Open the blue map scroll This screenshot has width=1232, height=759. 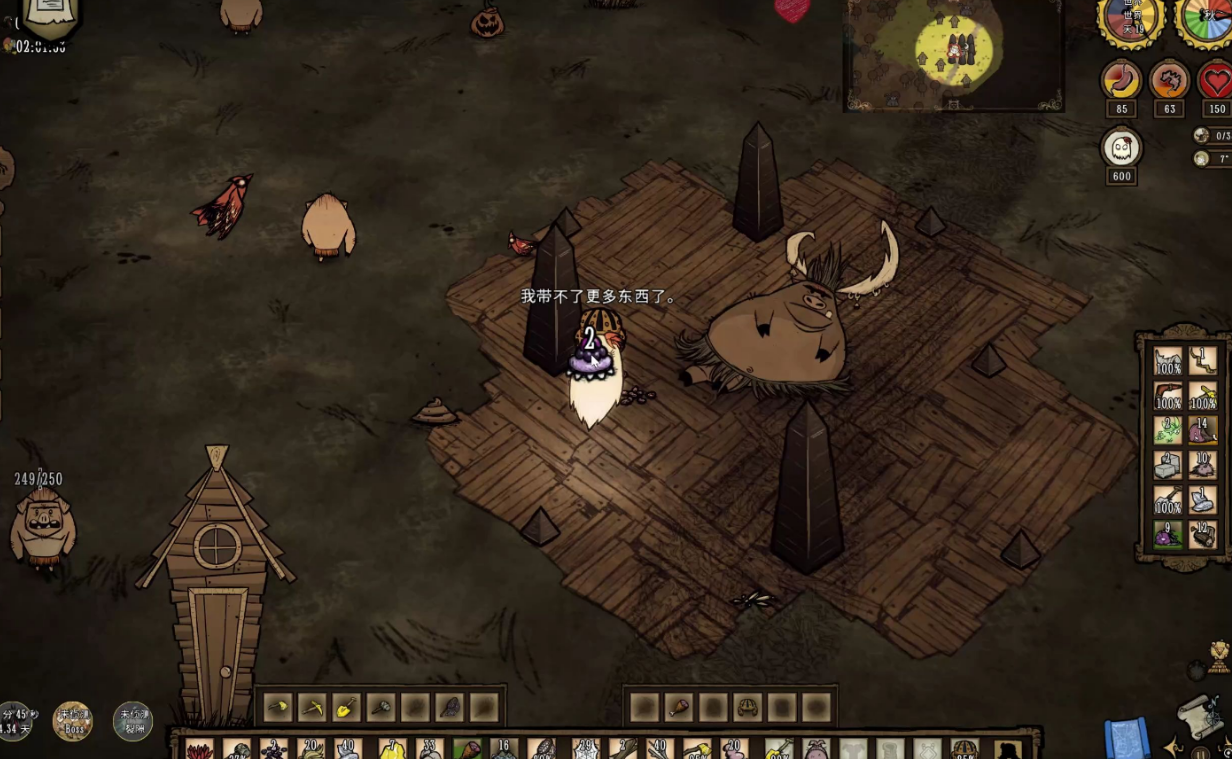click(x=1126, y=738)
